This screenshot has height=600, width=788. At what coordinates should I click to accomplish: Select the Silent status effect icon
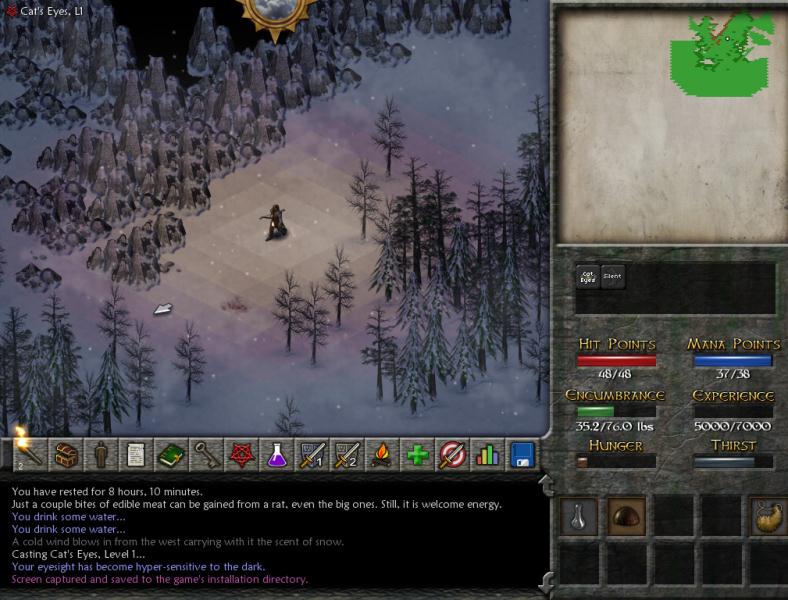point(612,277)
